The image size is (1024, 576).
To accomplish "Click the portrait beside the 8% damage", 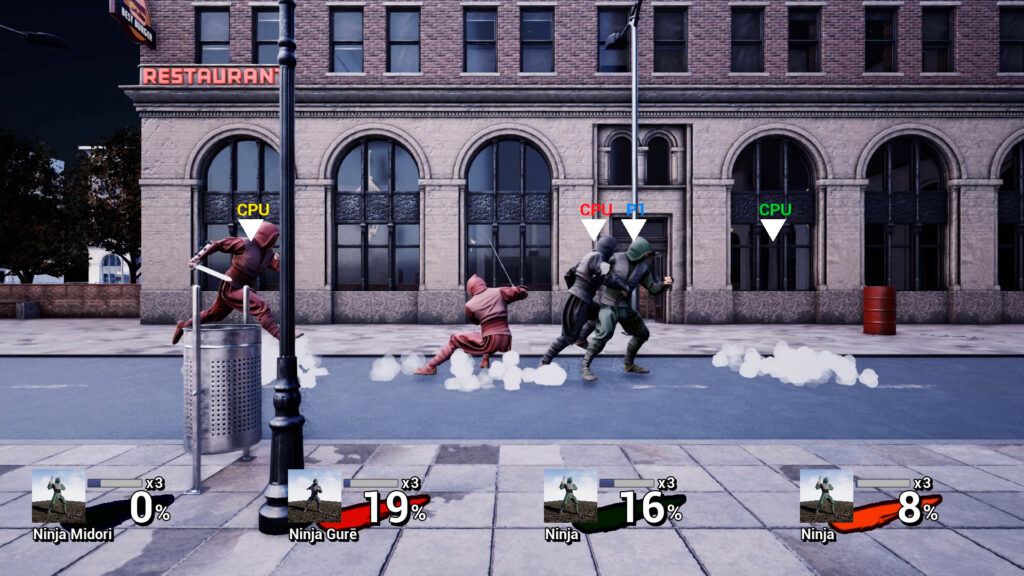I will click(826, 496).
